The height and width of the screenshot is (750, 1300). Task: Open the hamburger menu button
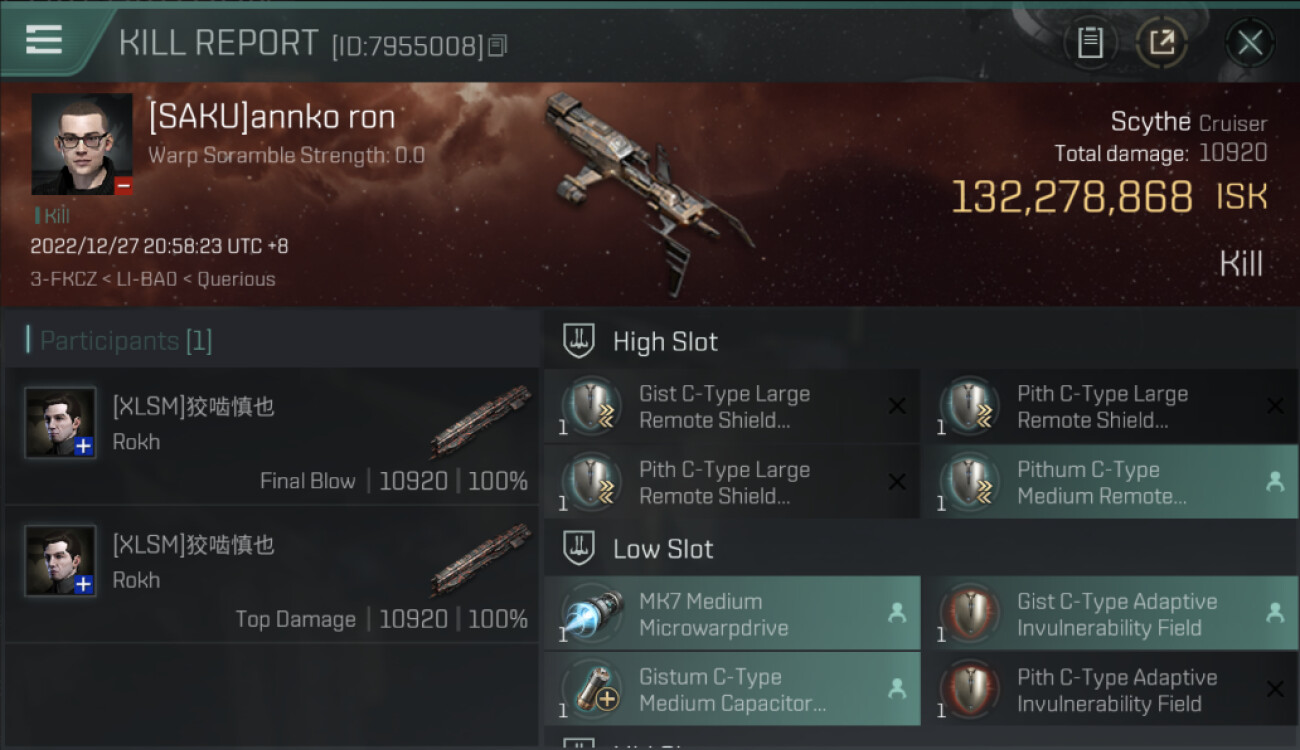(x=44, y=40)
